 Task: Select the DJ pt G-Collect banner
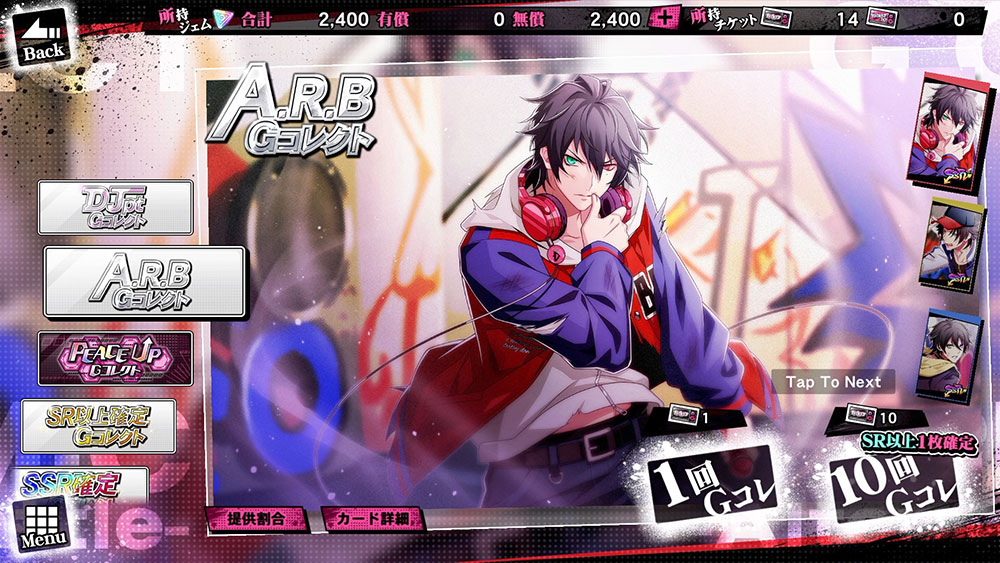pyautogui.click(x=115, y=208)
